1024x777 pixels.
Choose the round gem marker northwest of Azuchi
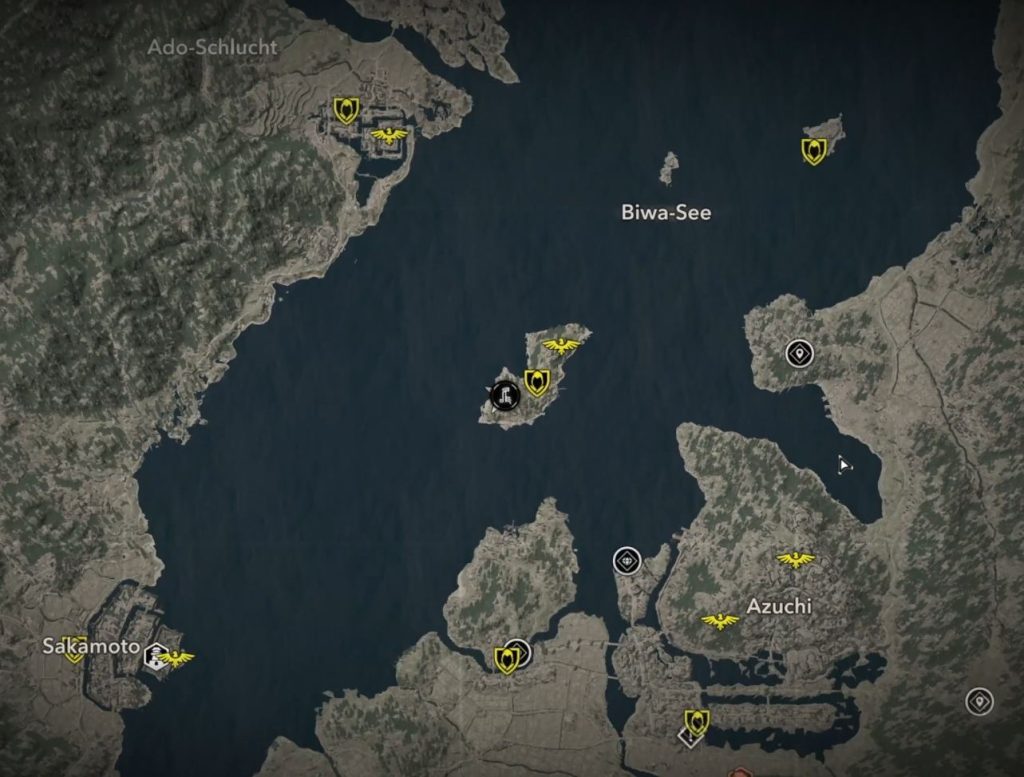point(626,561)
